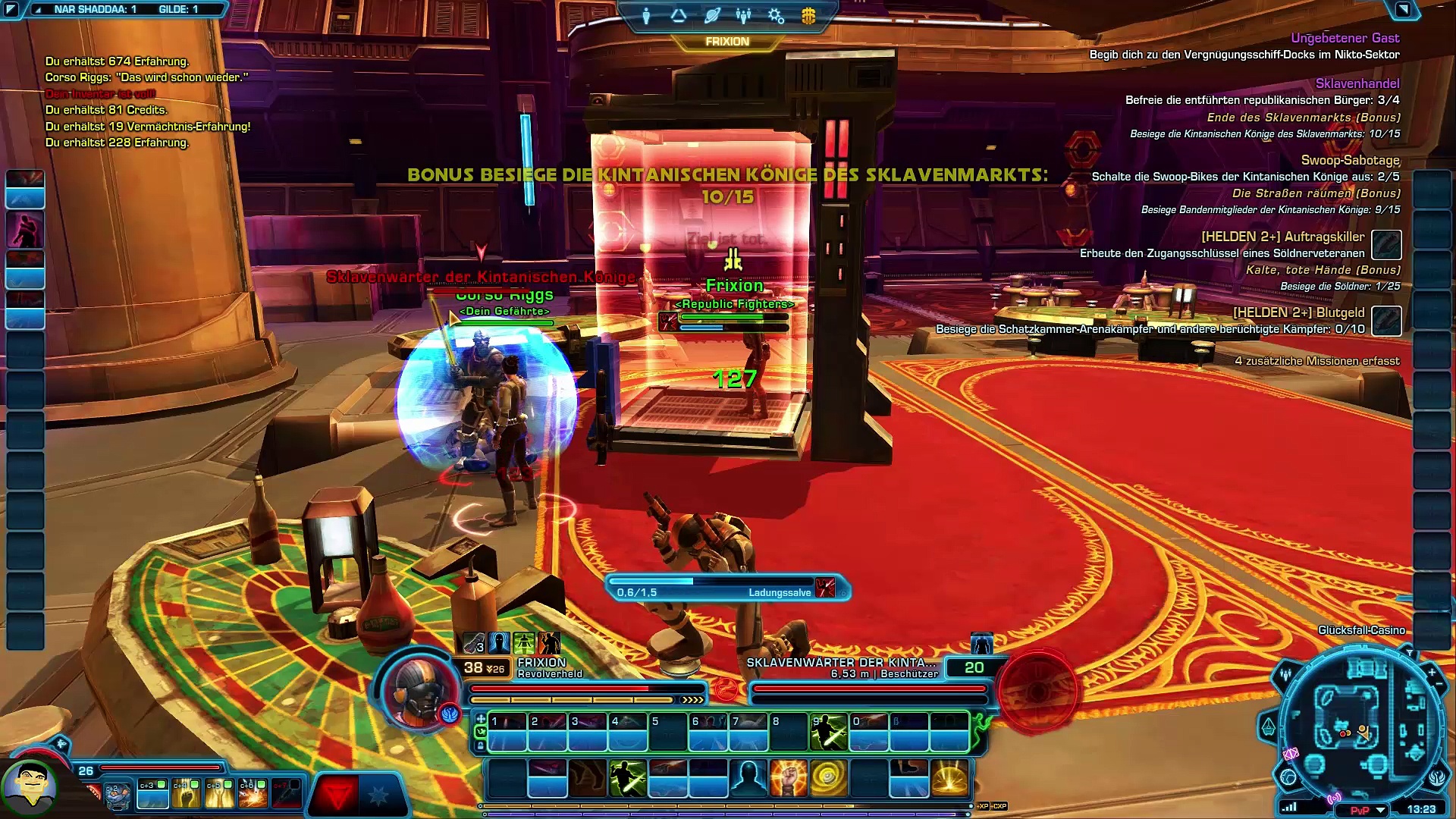Open the golden Cartel Market icon
This screenshot has height=819, width=1456.
[x=808, y=15]
